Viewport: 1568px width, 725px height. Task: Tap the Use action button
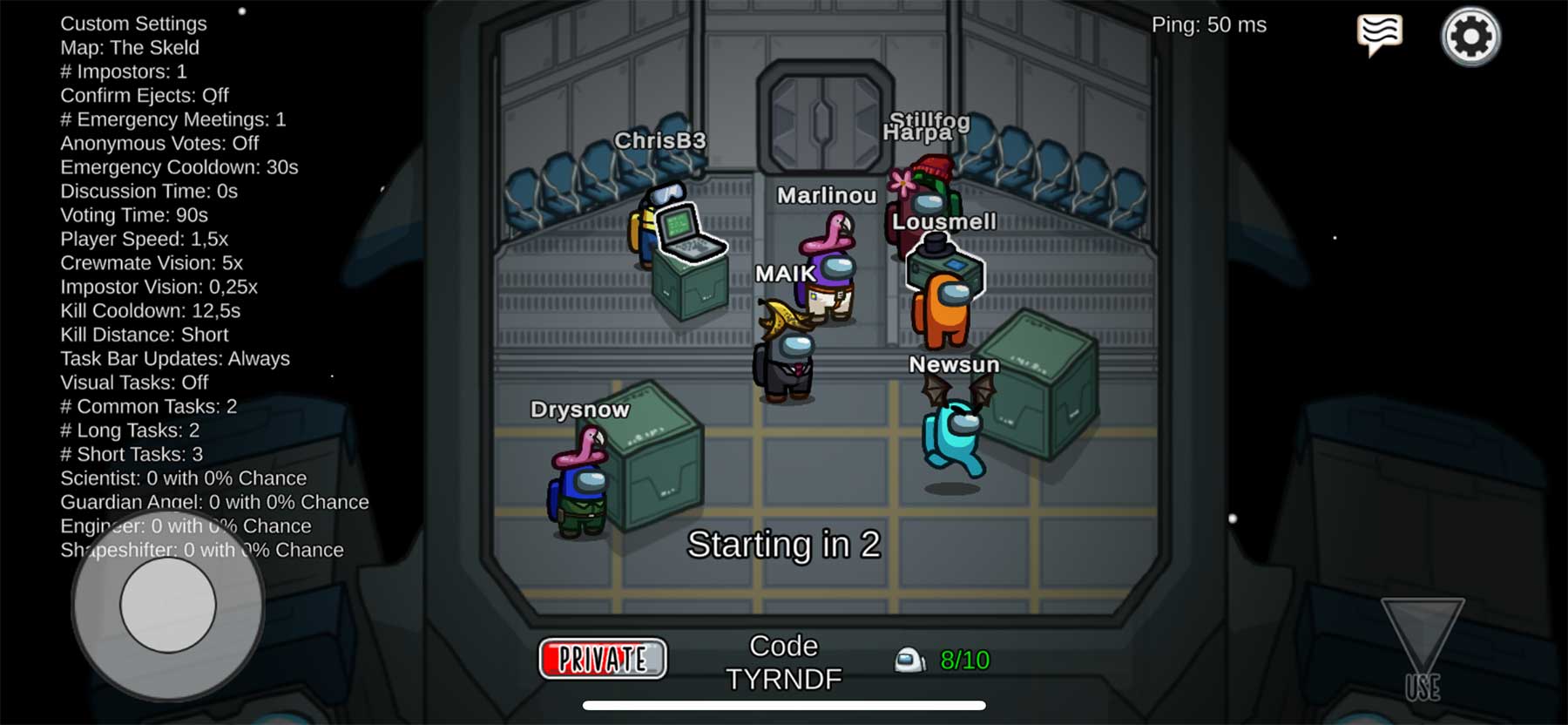pos(1423,650)
